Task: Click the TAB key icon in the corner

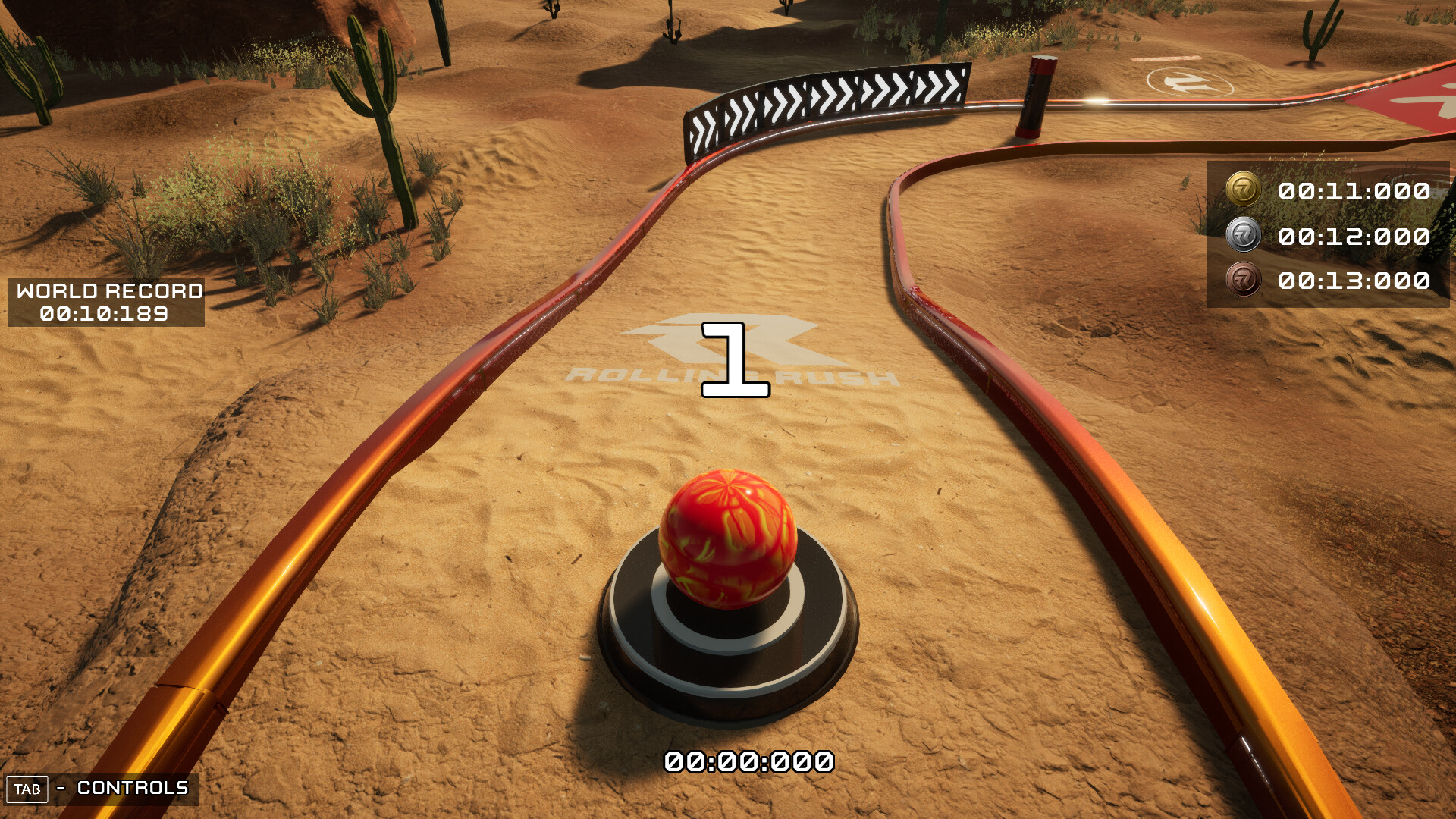Action: click(26, 789)
